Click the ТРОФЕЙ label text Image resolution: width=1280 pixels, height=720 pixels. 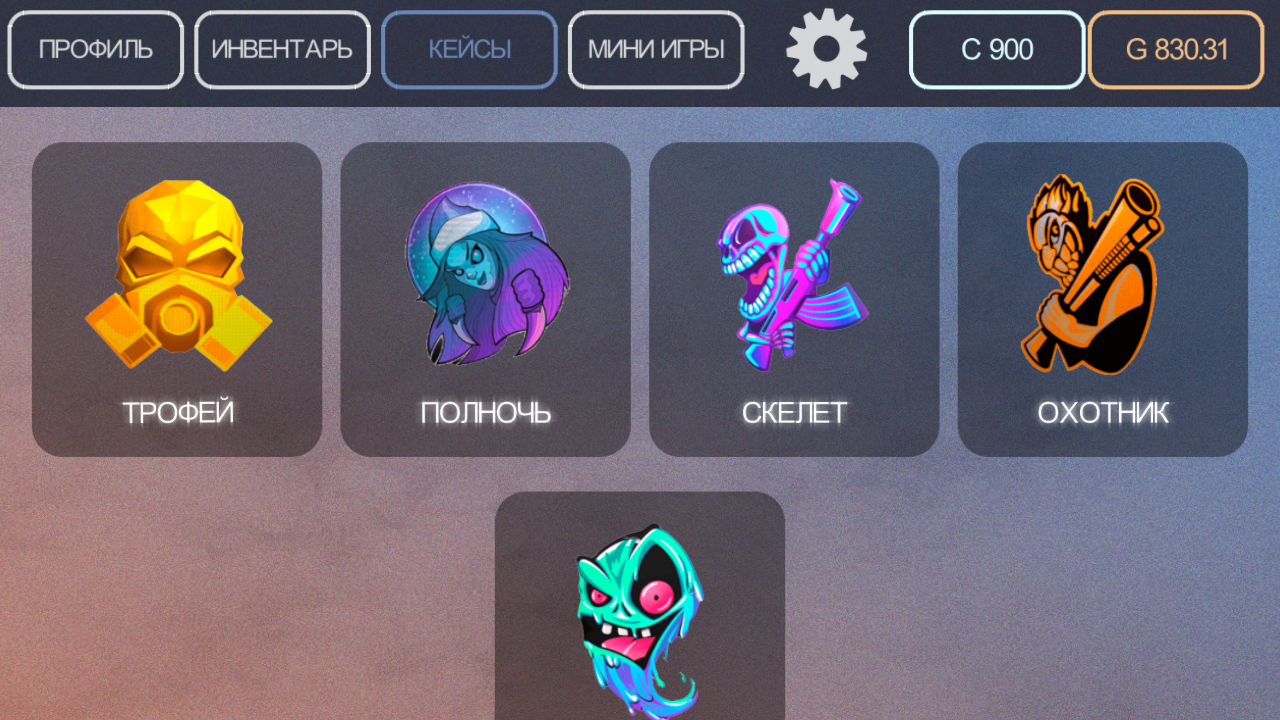pos(177,410)
